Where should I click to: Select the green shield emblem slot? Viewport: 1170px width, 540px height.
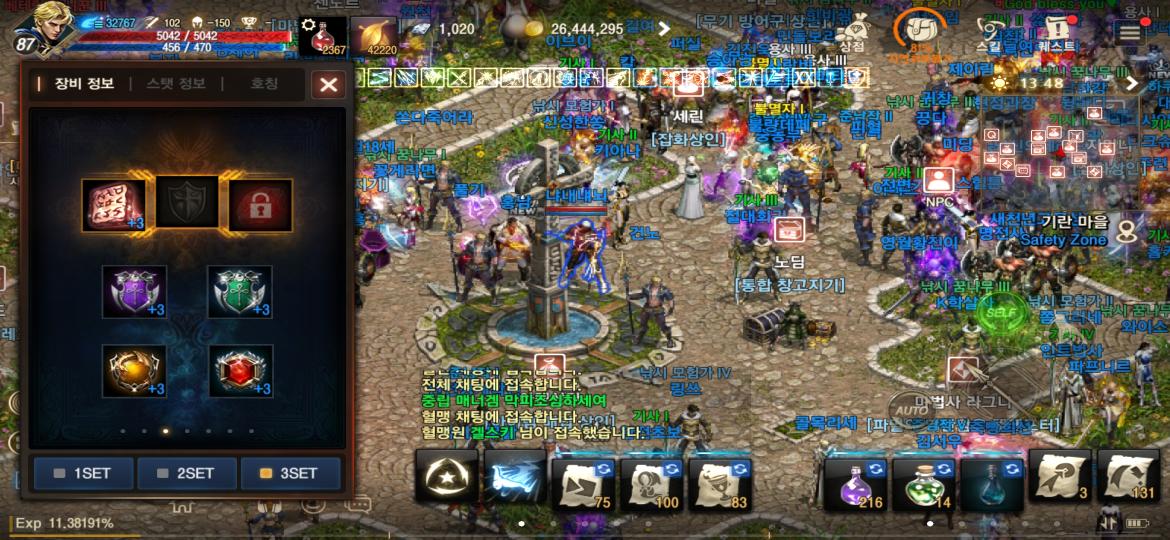pyautogui.click(x=240, y=291)
